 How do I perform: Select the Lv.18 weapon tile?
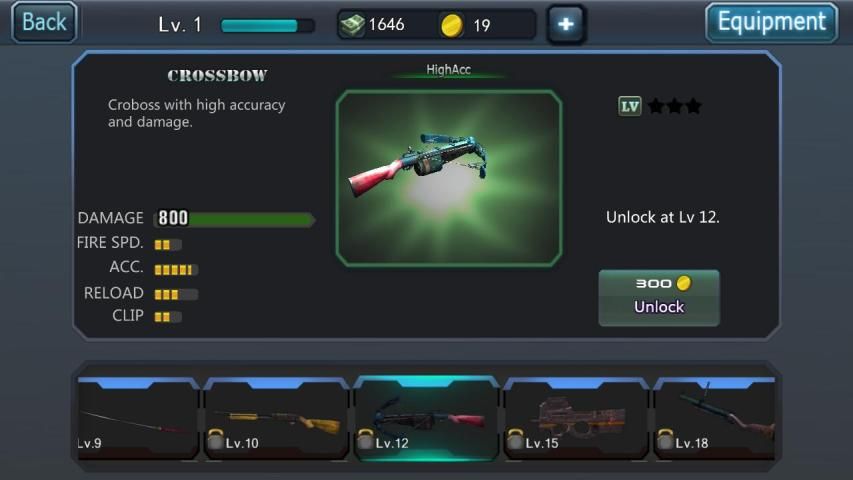pos(714,419)
